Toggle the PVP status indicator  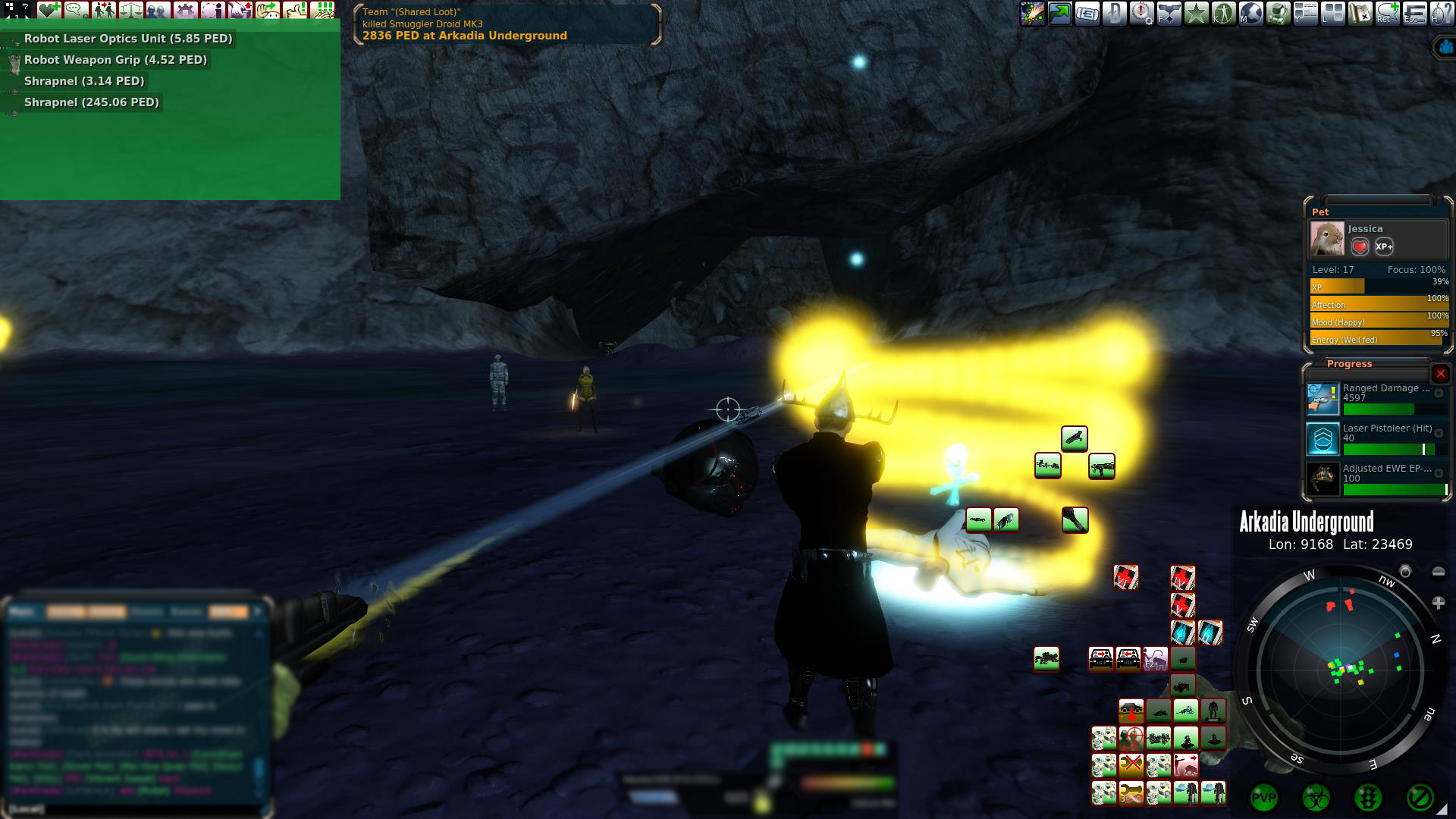(x=1263, y=798)
